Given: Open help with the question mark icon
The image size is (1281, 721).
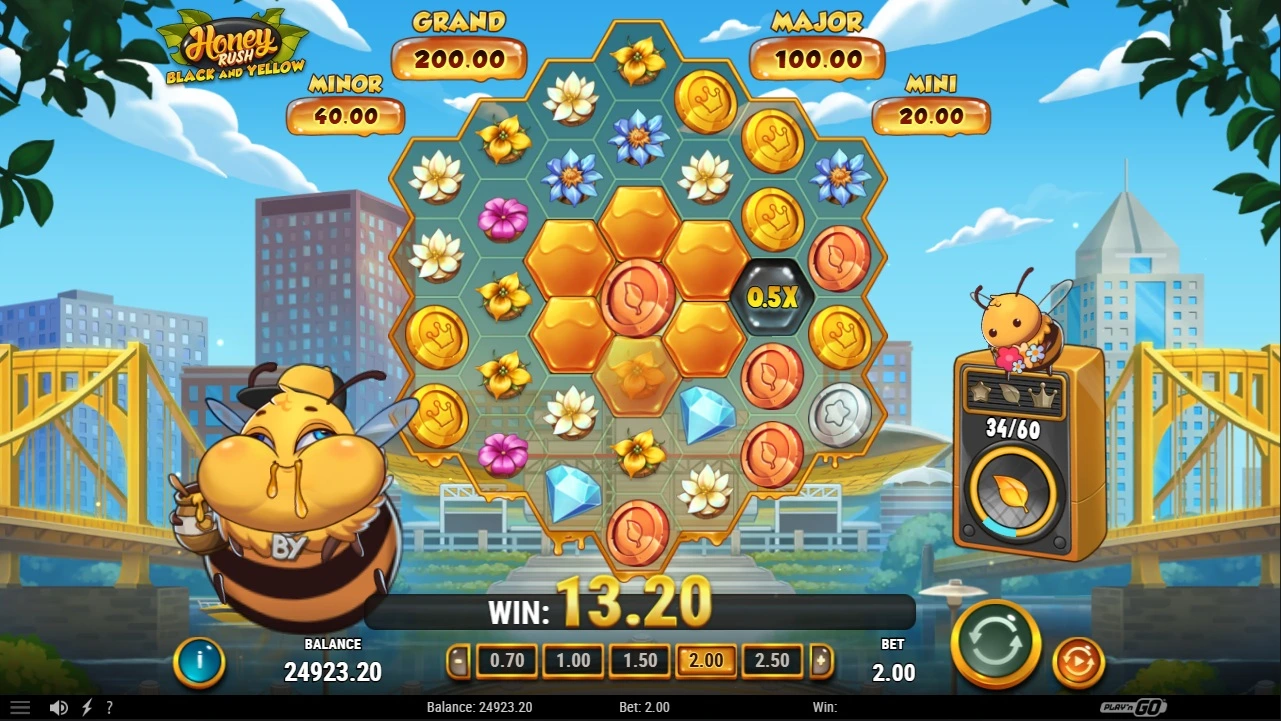Looking at the screenshot, I should pos(109,708).
